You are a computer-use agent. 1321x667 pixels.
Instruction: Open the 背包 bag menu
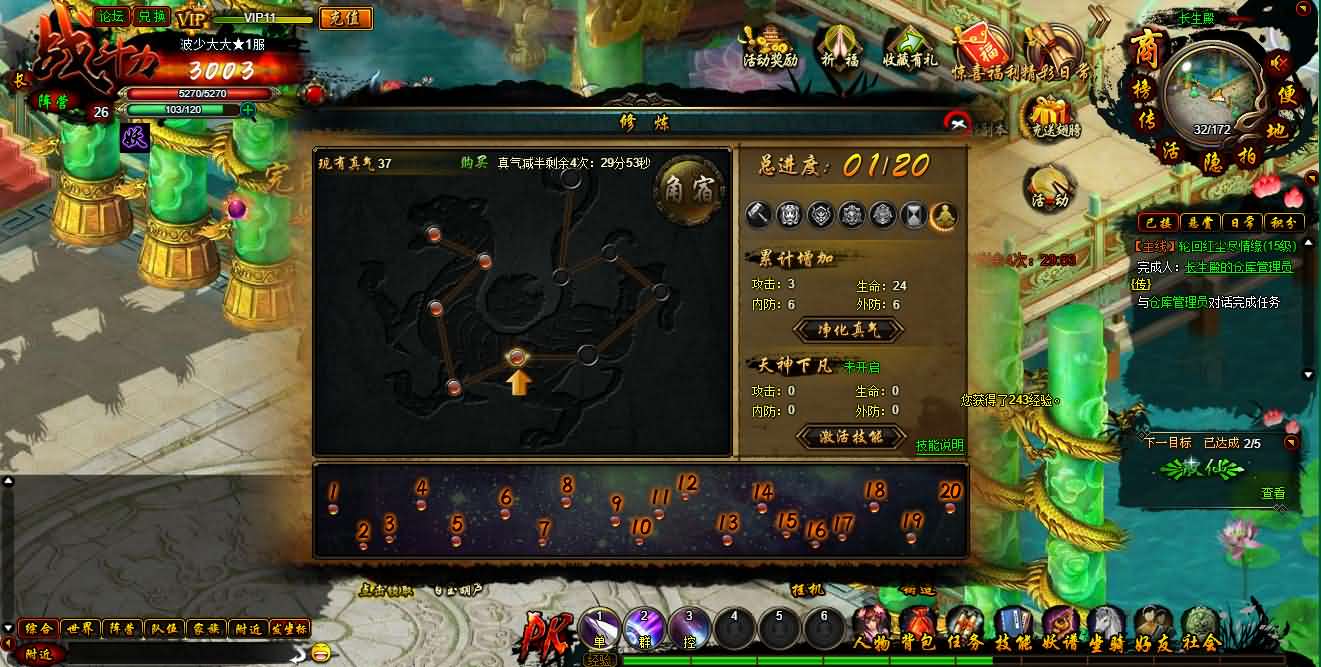coord(918,630)
